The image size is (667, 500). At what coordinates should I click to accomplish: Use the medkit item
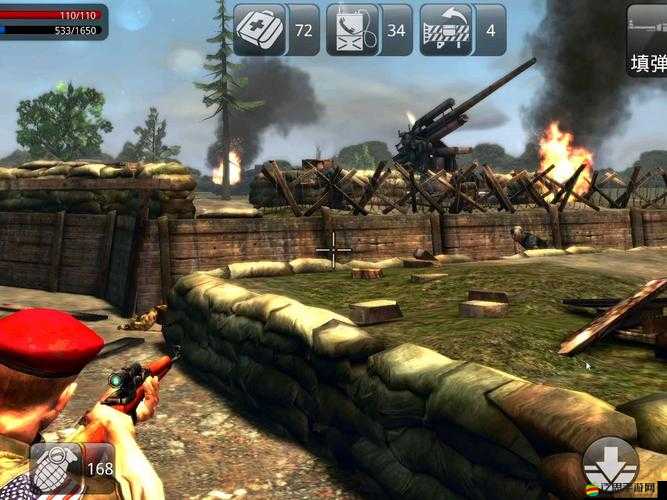click(261, 30)
